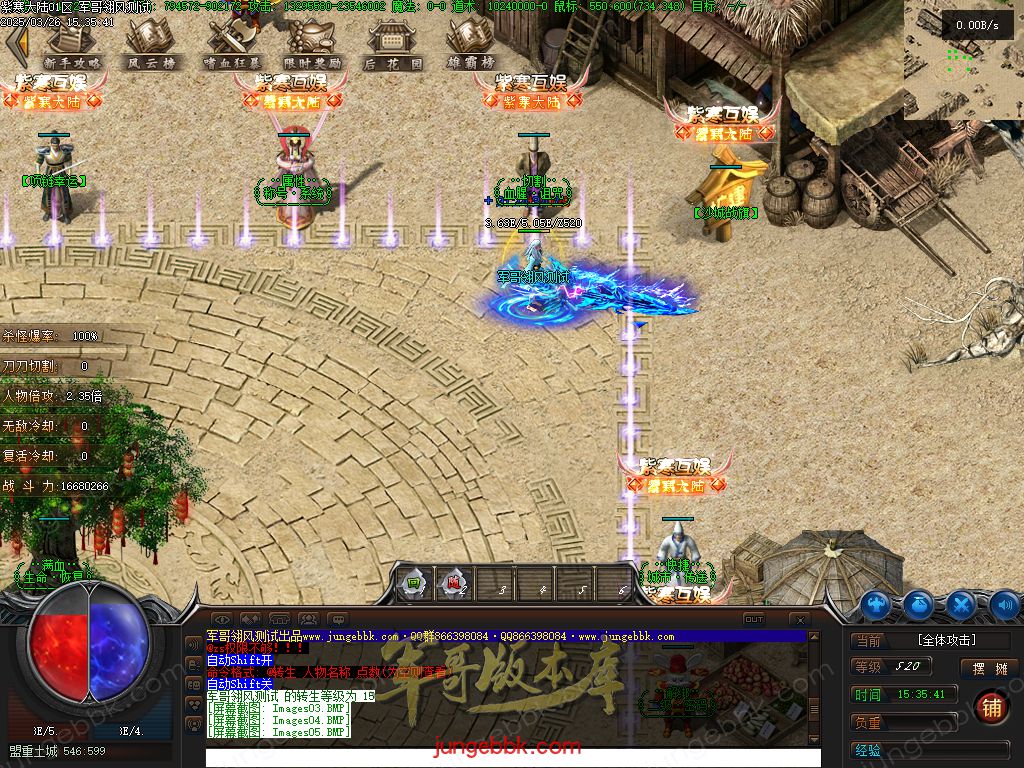Screen dimensions: 1024x768
Task: Click the 摆摊 stall button
Action: click(x=988, y=668)
